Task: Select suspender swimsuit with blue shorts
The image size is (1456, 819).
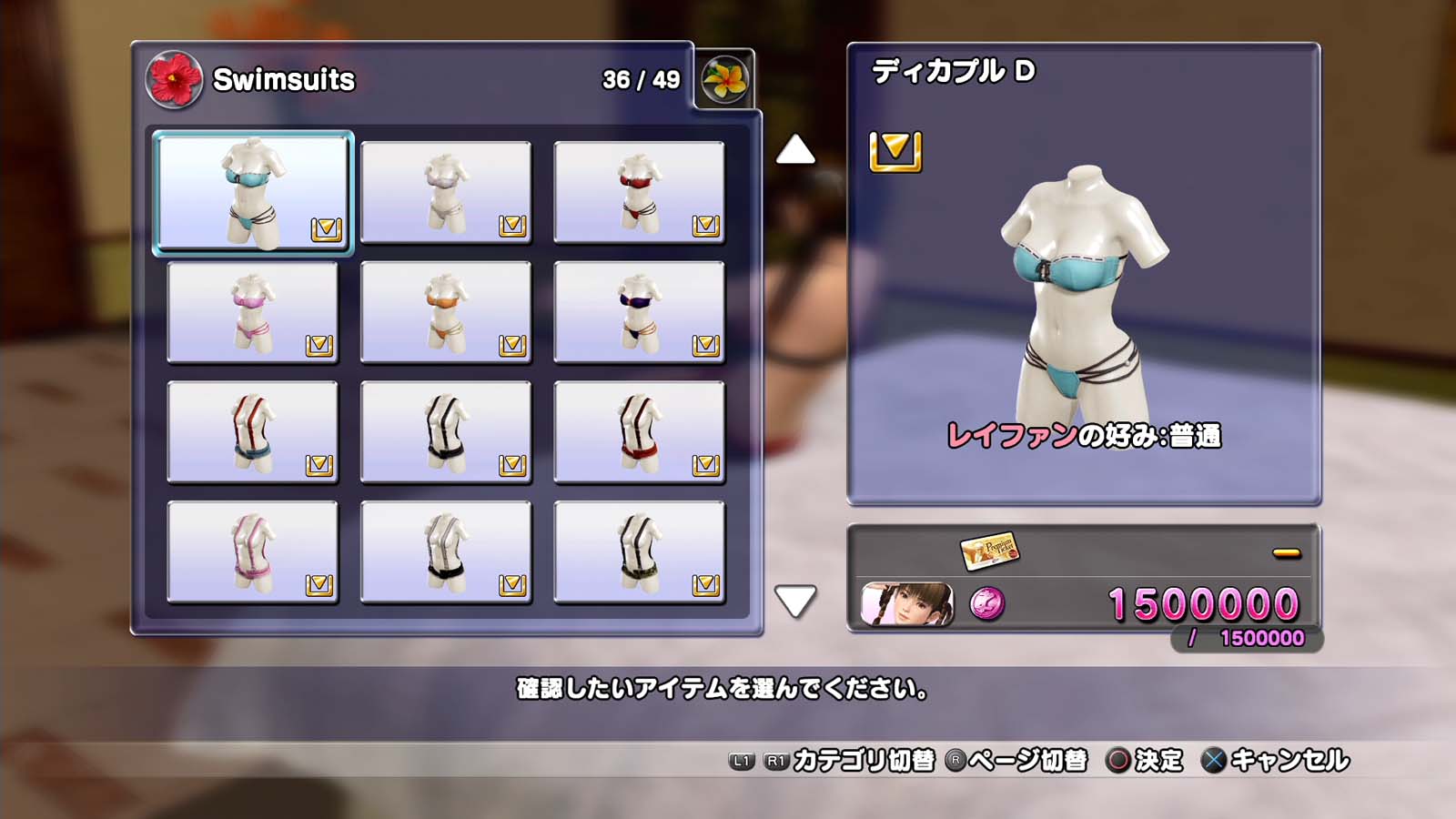Action: pyautogui.click(x=253, y=432)
